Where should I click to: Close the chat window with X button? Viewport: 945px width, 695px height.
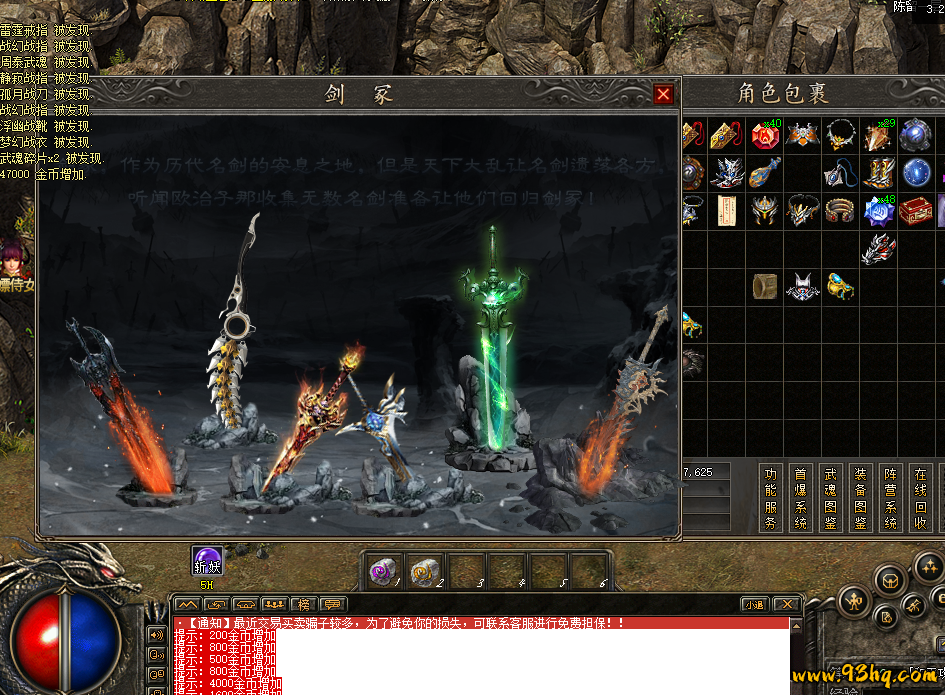click(x=787, y=604)
